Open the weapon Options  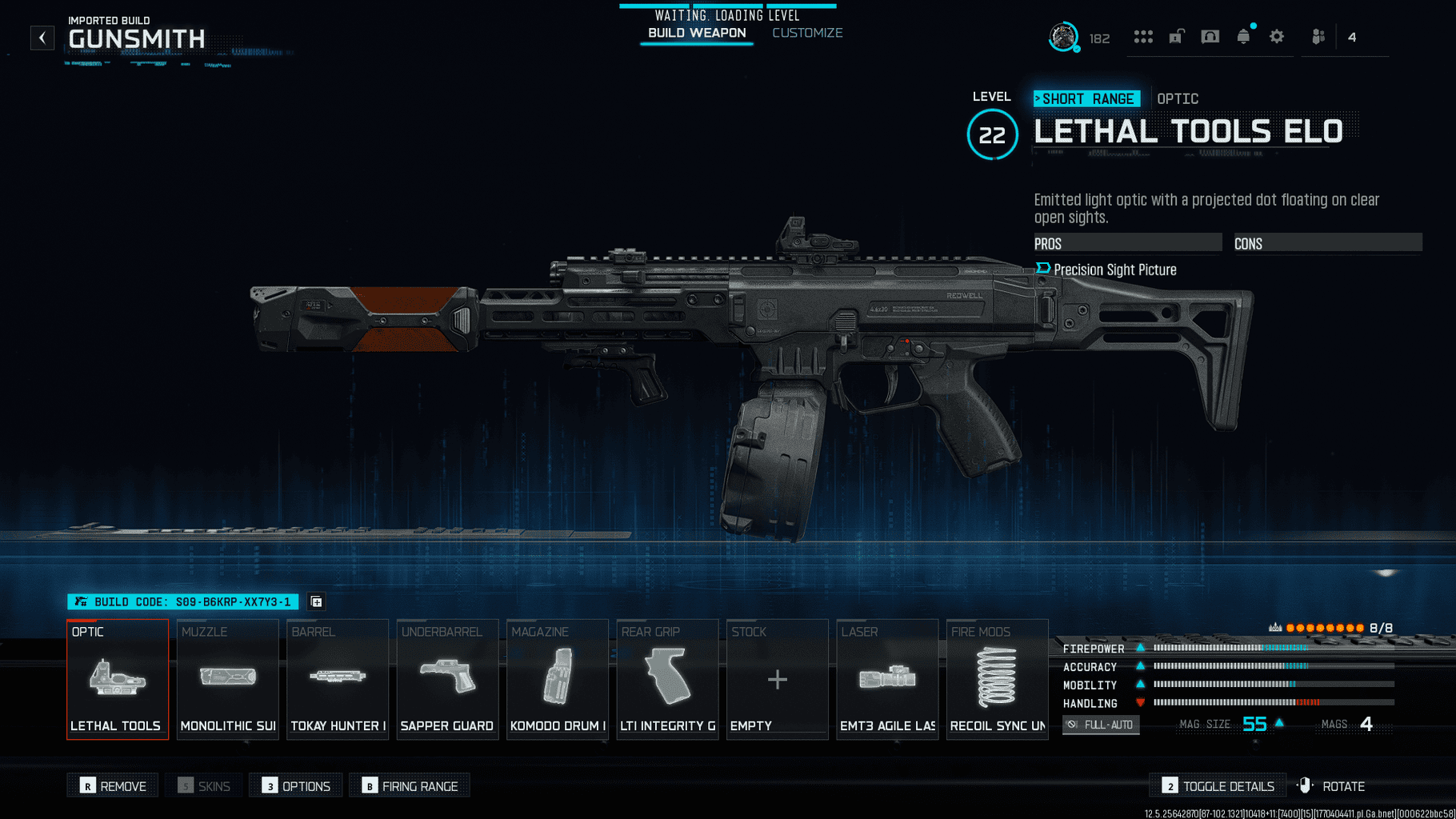(296, 786)
